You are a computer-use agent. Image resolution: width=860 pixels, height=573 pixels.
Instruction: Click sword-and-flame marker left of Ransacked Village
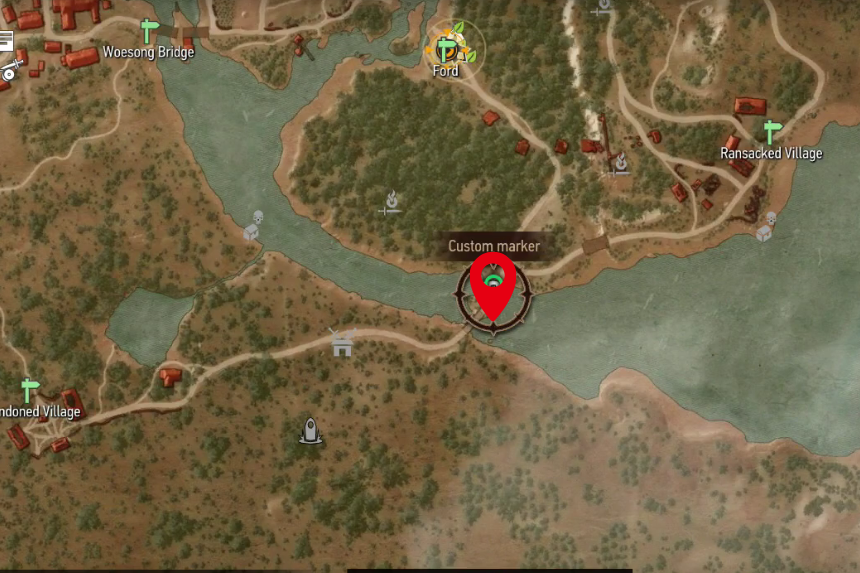(620, 163)
